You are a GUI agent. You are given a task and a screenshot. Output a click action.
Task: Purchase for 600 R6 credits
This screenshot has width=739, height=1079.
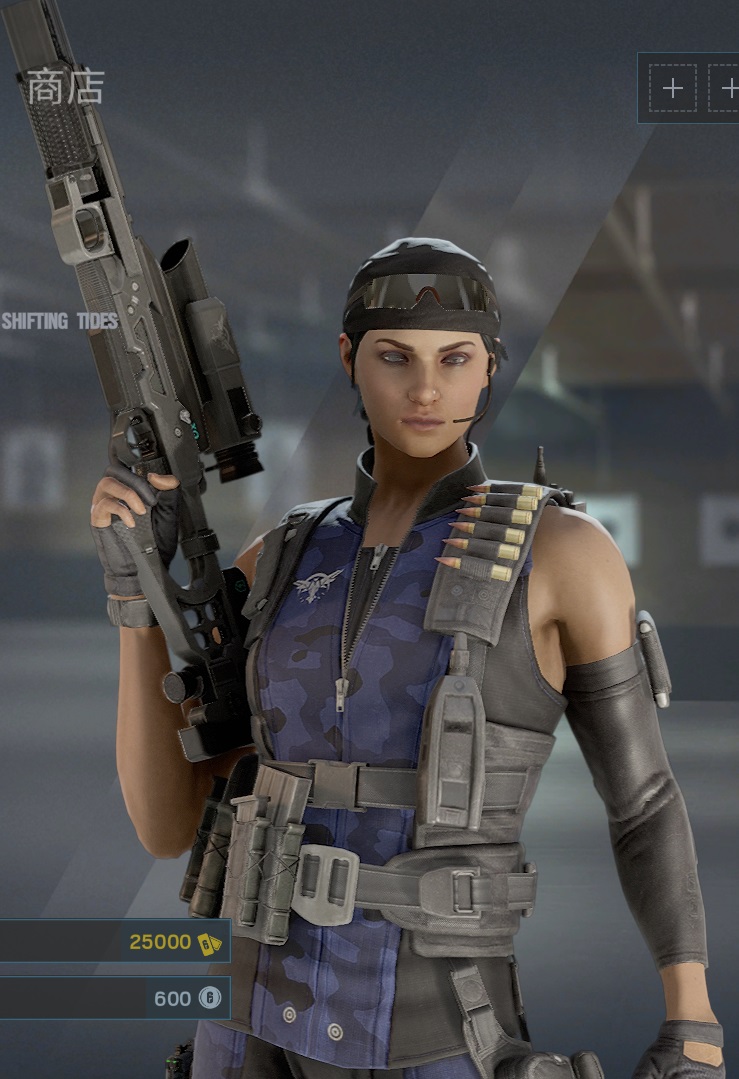(115, 997)
